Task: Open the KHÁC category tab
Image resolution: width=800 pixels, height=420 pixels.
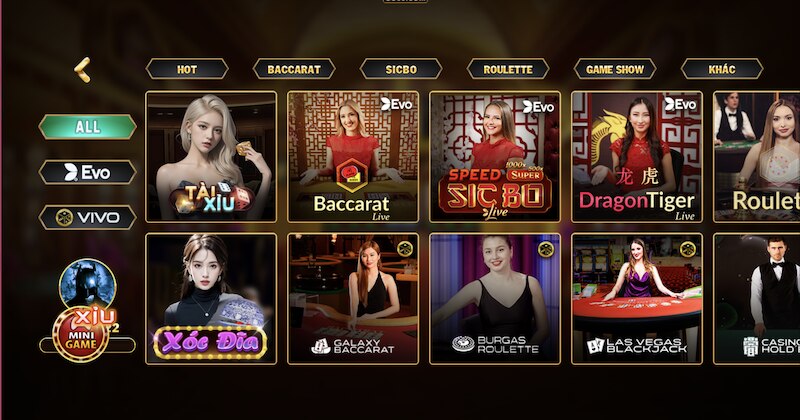Action: click(x=722, y=69)
